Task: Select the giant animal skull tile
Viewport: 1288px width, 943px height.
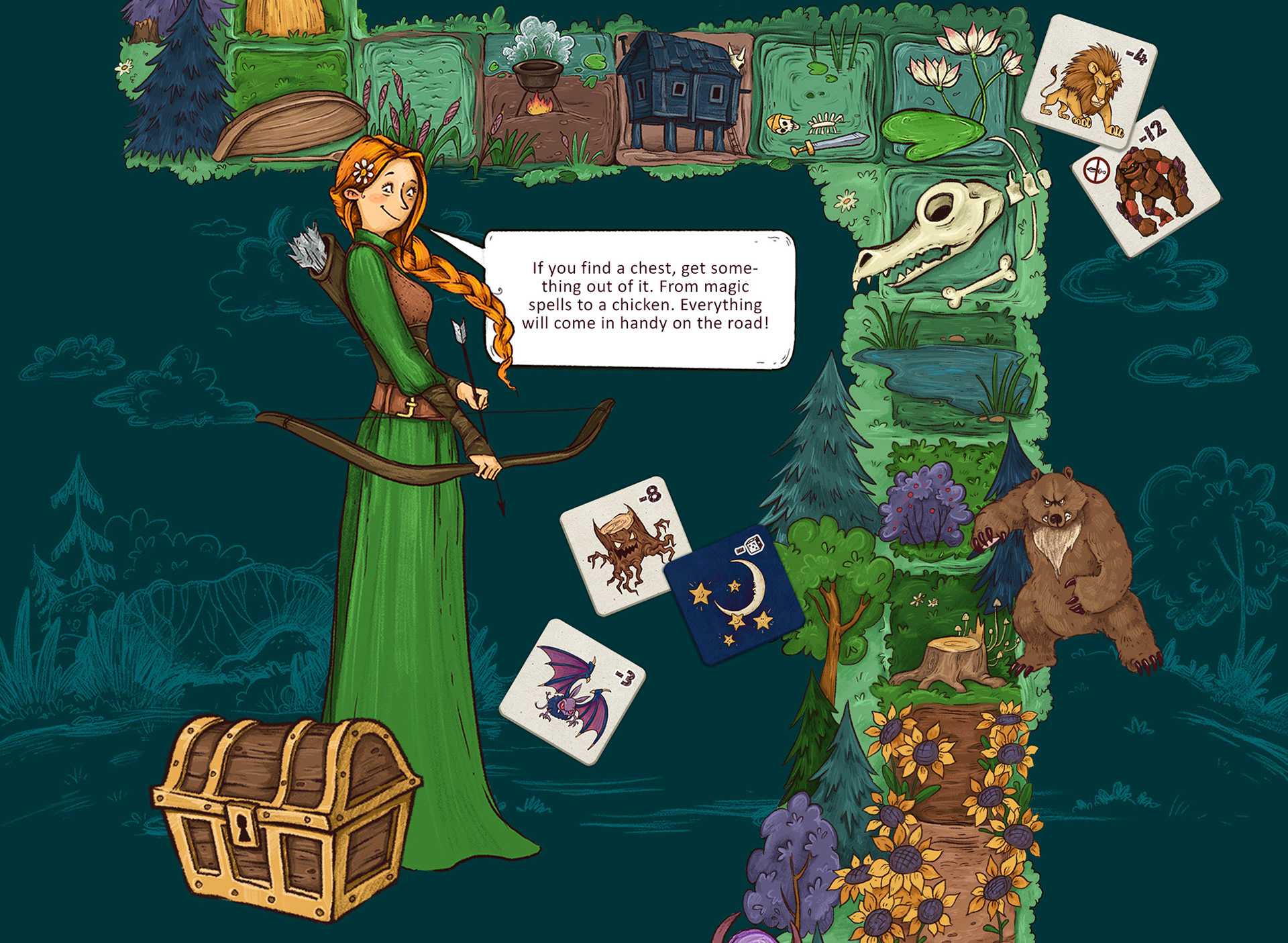Action: pos(939,235)
